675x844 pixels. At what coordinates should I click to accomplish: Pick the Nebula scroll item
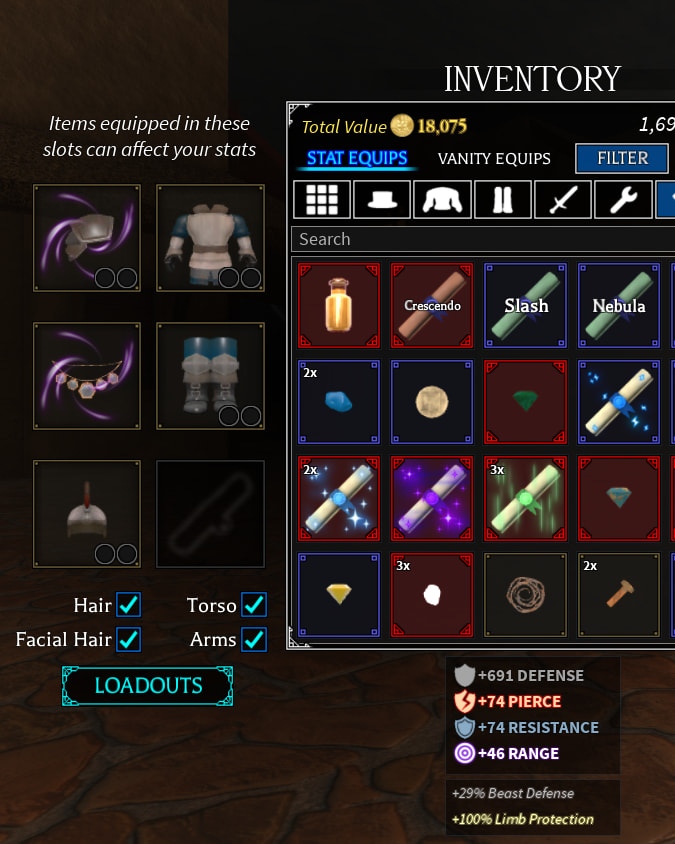619,305
